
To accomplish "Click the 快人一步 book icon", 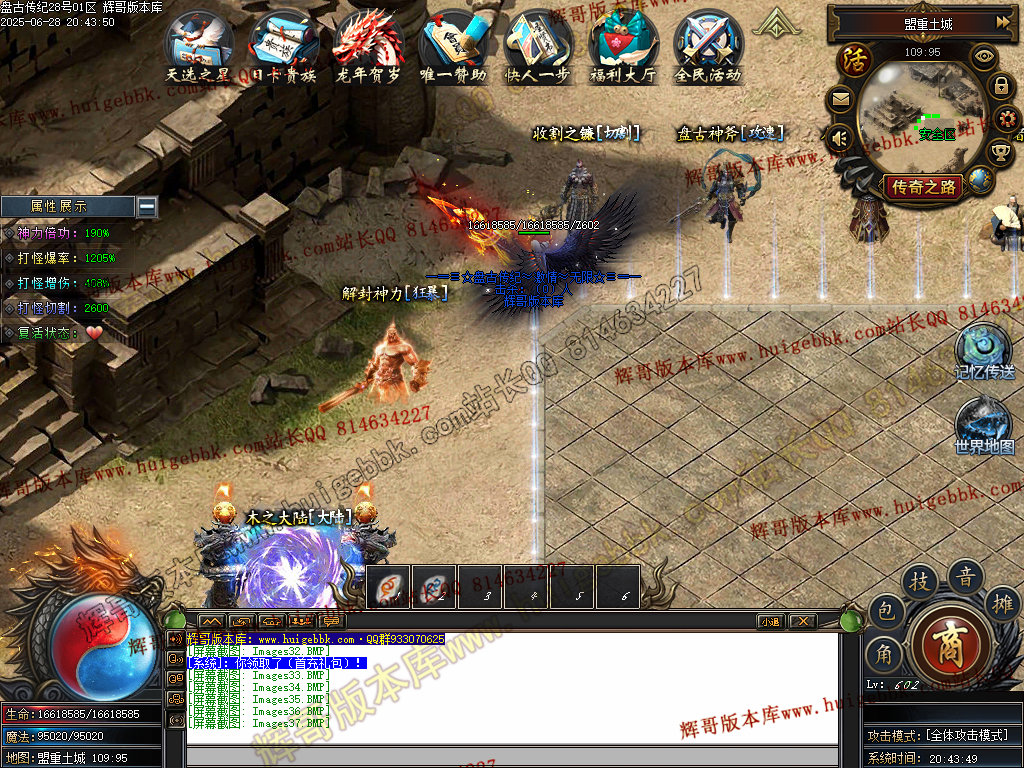I will tap(539, 44).
